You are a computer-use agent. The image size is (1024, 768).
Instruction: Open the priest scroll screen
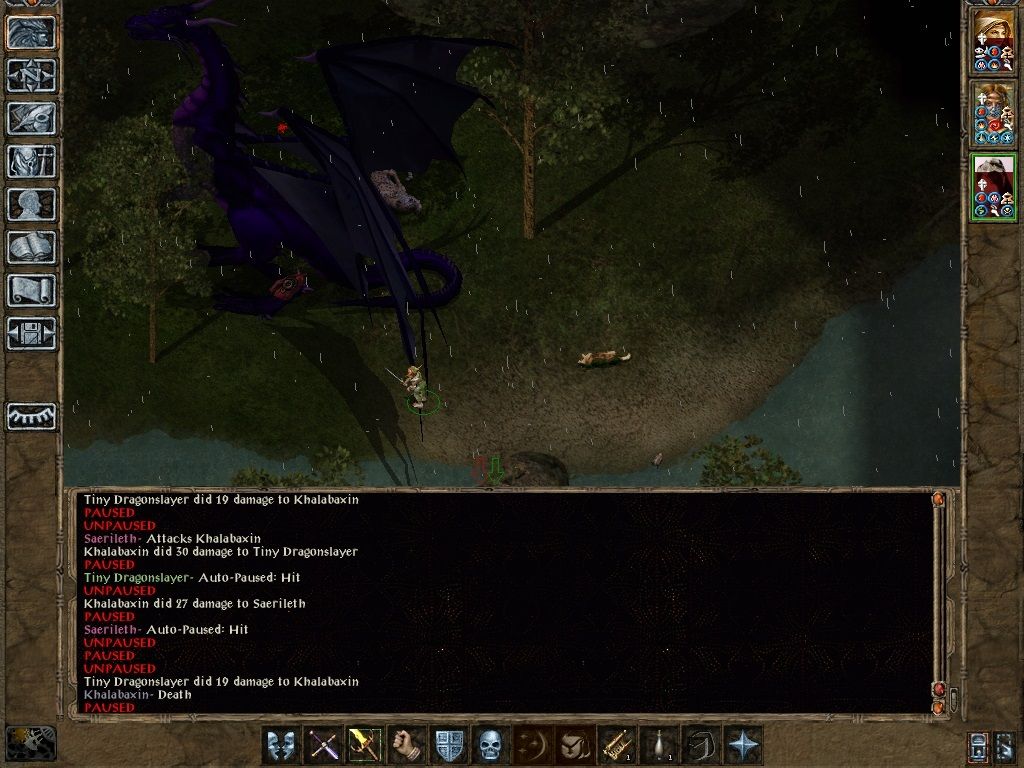(31, 290)
